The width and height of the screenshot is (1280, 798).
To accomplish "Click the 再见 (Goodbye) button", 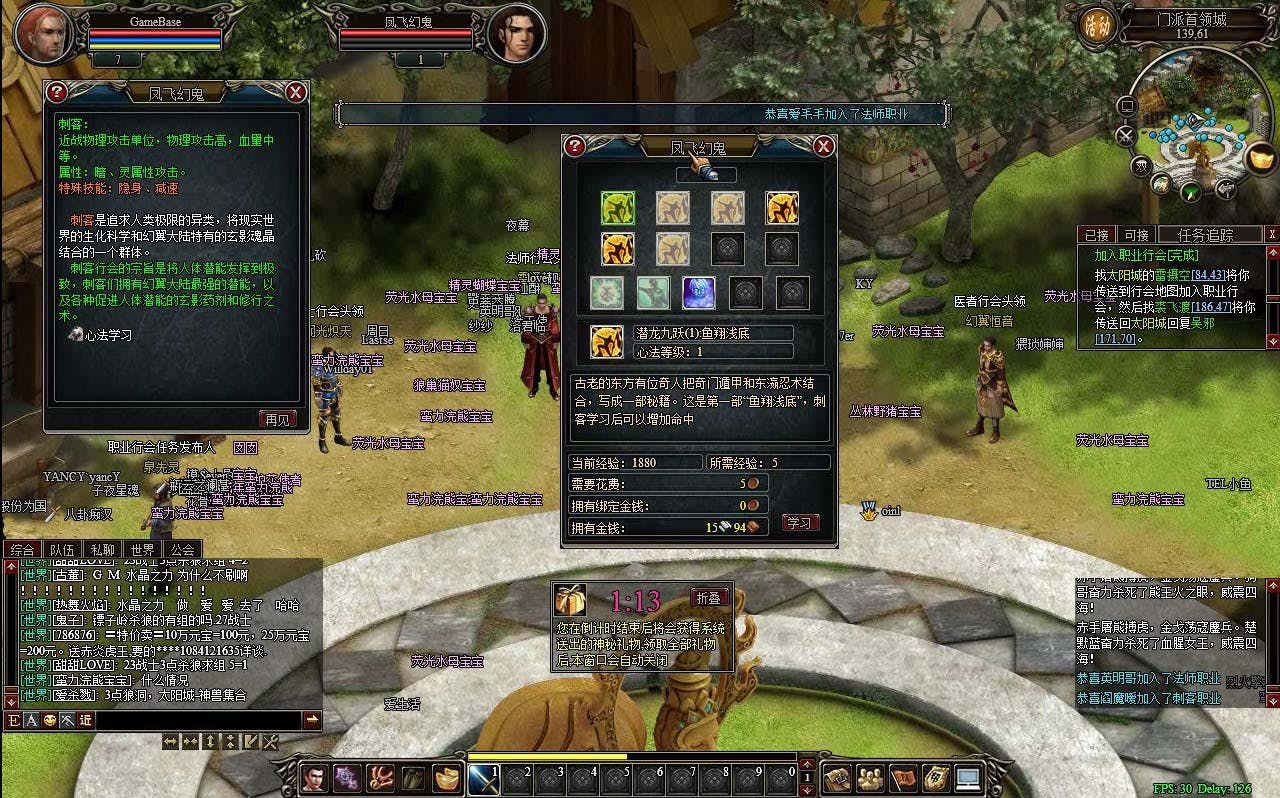I will coord(277,419).
